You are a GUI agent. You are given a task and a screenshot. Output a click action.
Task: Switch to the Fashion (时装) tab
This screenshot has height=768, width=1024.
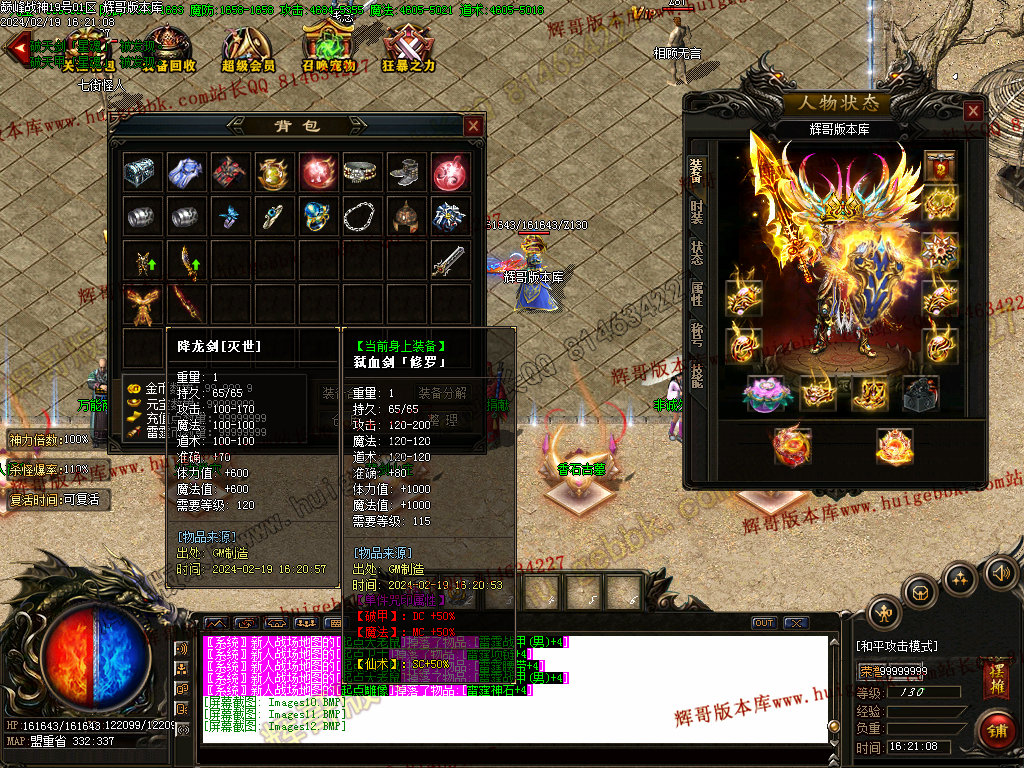point(696,210)
